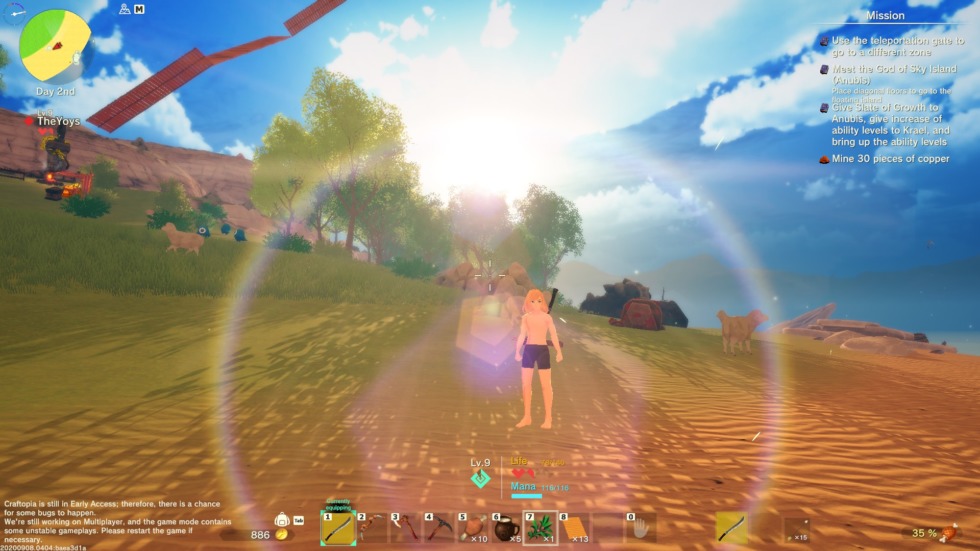The height and width of the screenshot is (551, 980).
Task: Open the circular minimap
Action: (x=54, y=45)
